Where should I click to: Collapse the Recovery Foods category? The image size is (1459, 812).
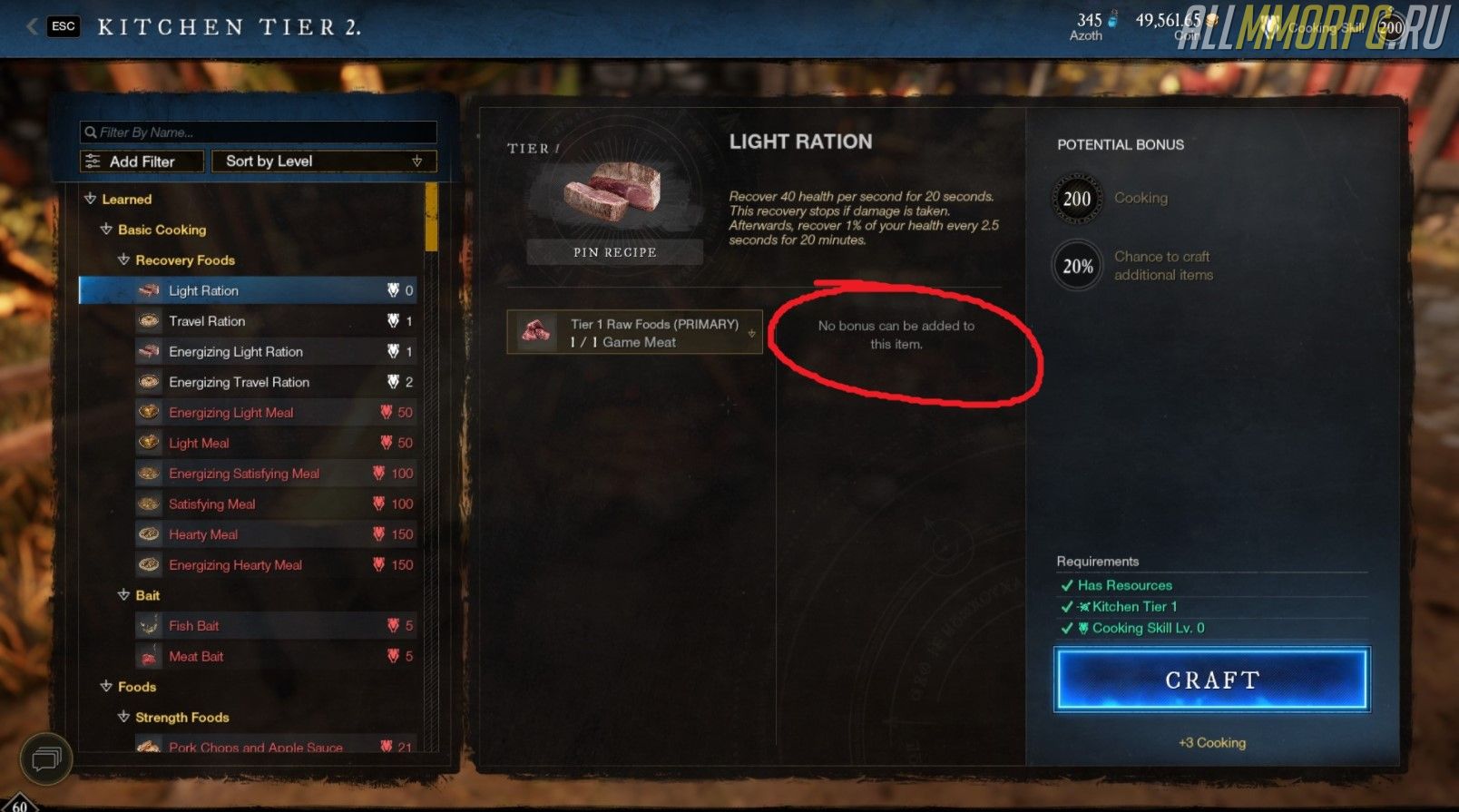point(124,260)
